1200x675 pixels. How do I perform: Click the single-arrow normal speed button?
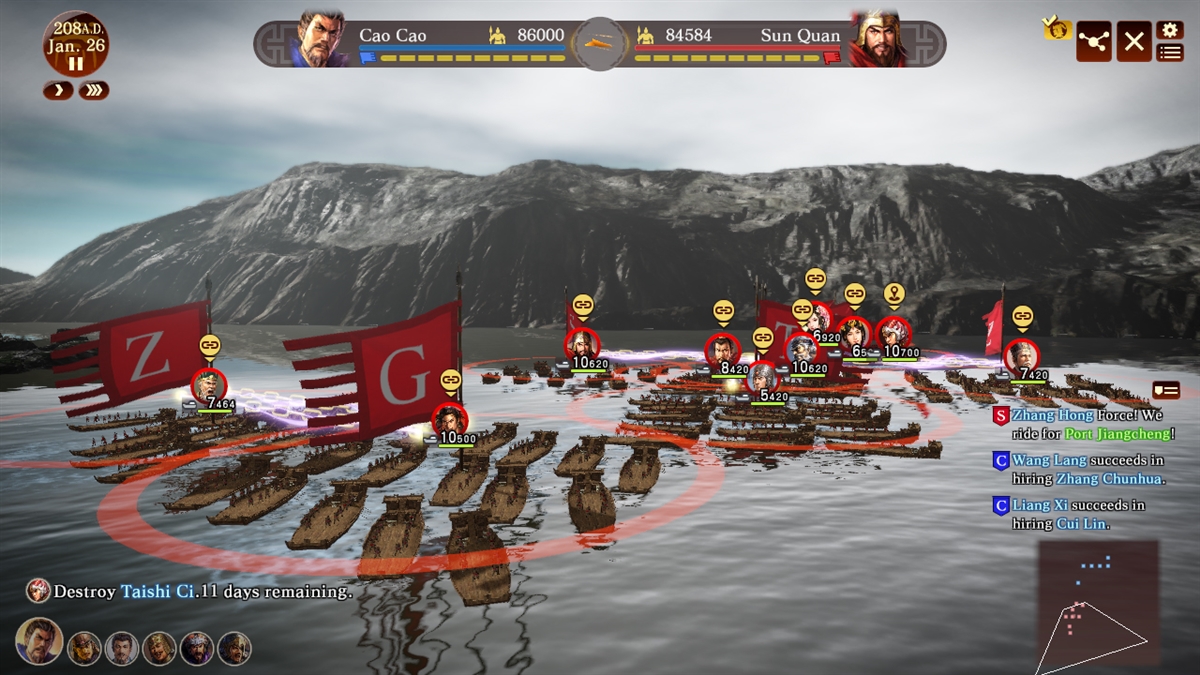coord(57,91)
